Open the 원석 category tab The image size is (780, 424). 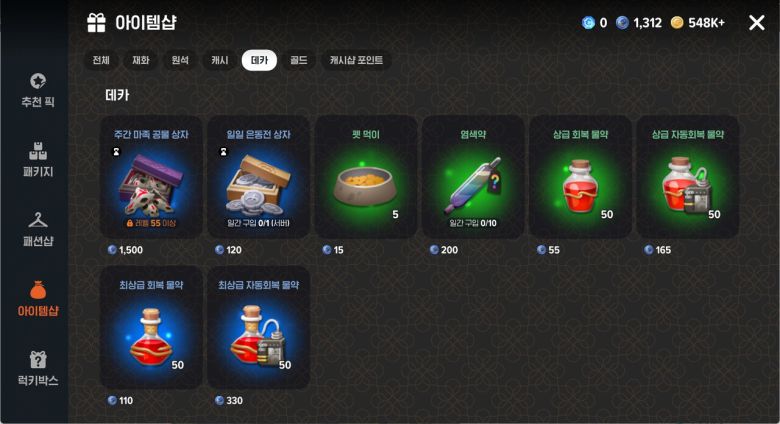pos(180,60)
